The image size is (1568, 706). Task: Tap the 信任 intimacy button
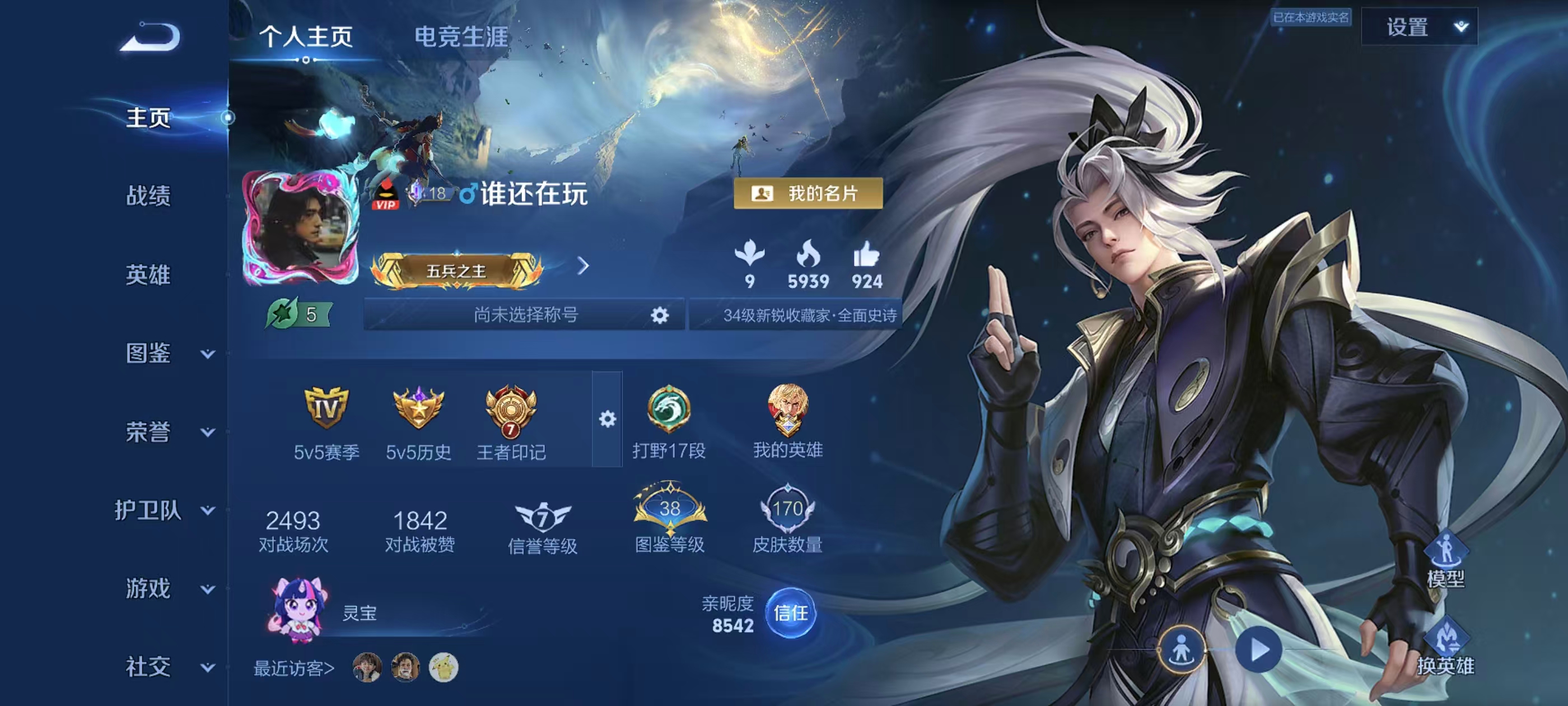790,614
